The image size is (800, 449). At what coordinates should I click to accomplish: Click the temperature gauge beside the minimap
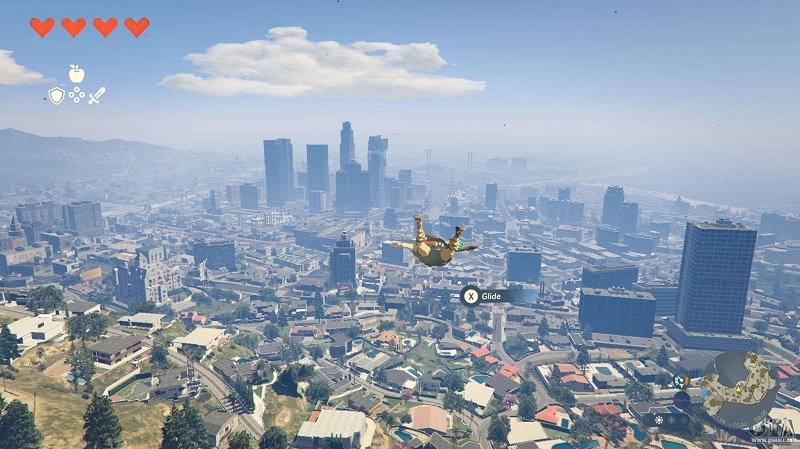click(680, 381)
